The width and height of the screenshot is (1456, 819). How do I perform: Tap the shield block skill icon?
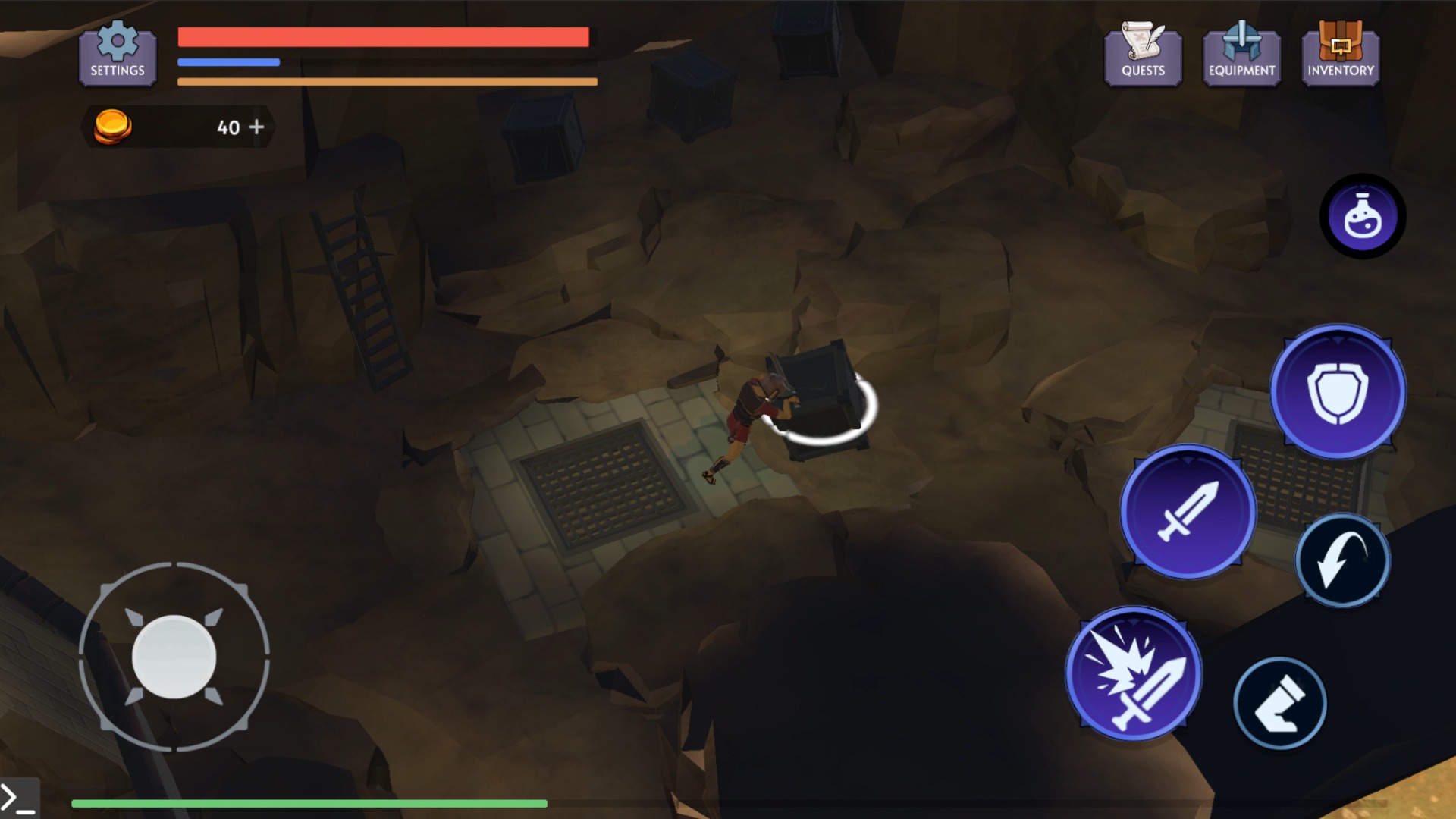click(x=1337, y=391)
